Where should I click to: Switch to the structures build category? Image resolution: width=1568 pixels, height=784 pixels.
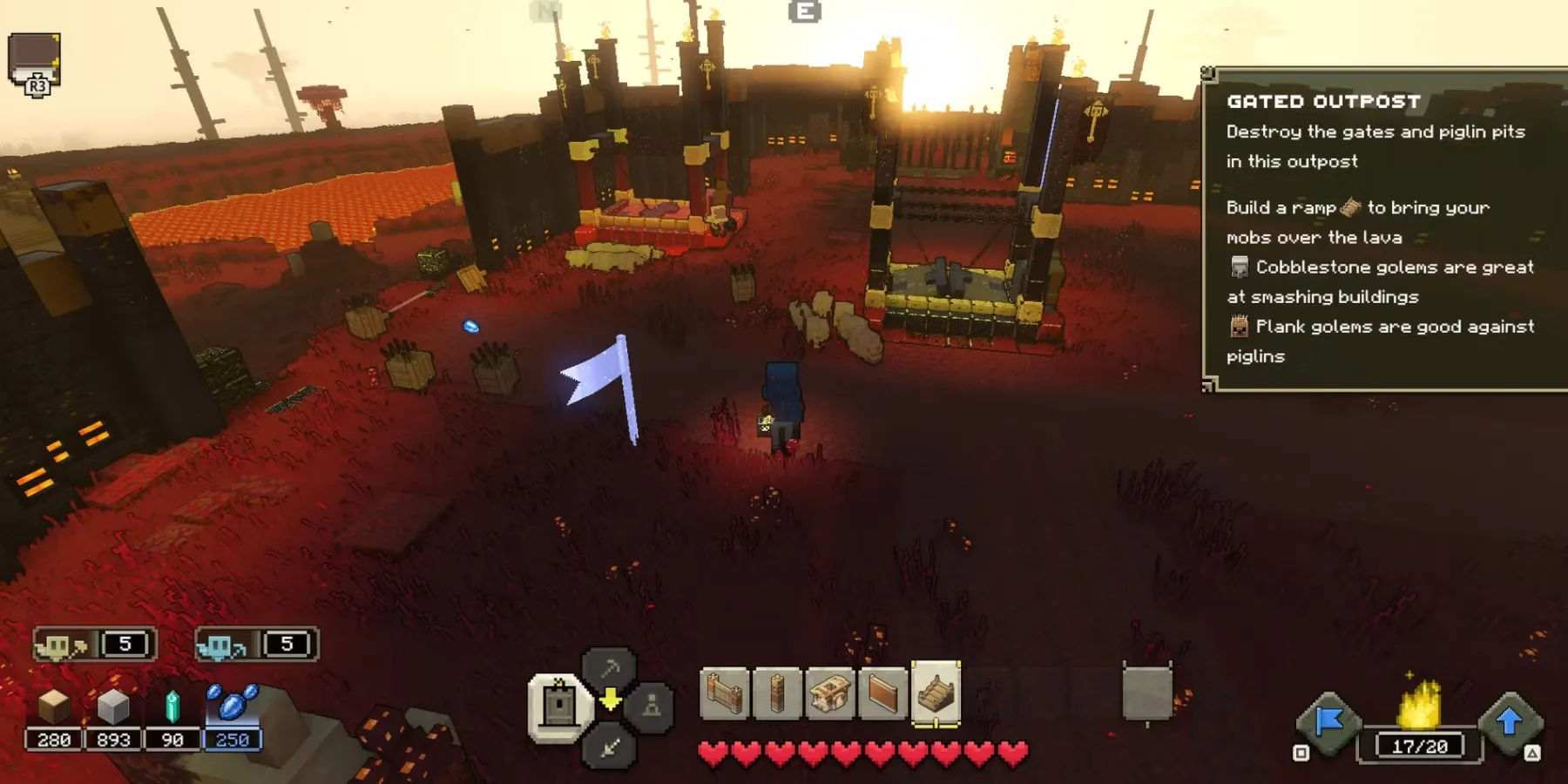click(x=558, y=704)
